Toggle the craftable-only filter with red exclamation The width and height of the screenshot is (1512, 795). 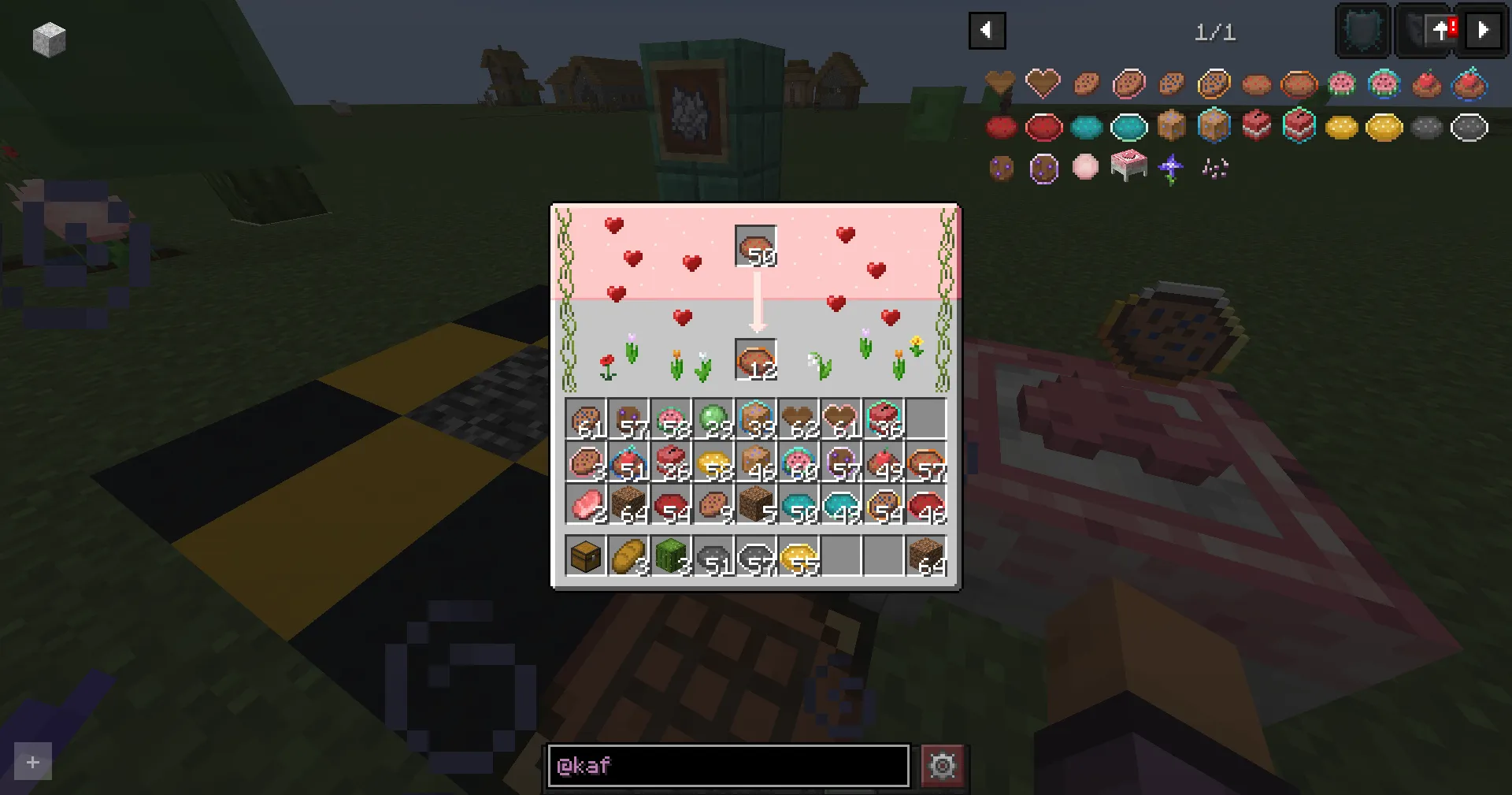click(x=1424, y=31)
